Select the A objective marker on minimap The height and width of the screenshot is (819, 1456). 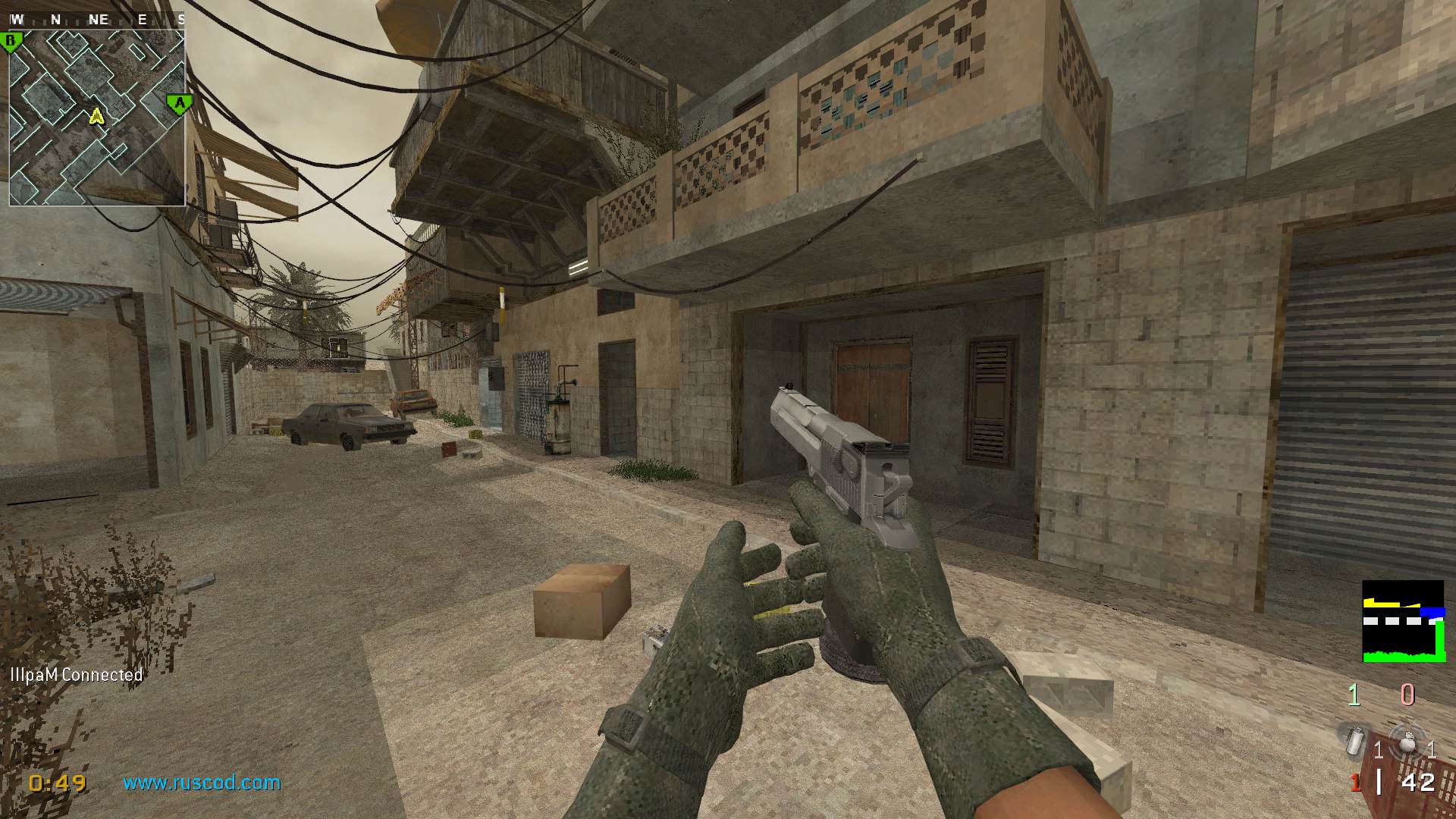coord(179,102)
